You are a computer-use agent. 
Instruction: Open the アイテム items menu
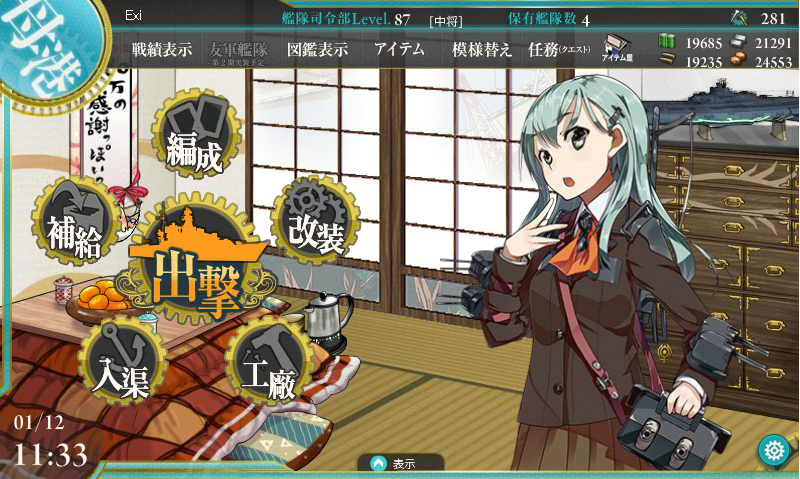pos(399,49)
